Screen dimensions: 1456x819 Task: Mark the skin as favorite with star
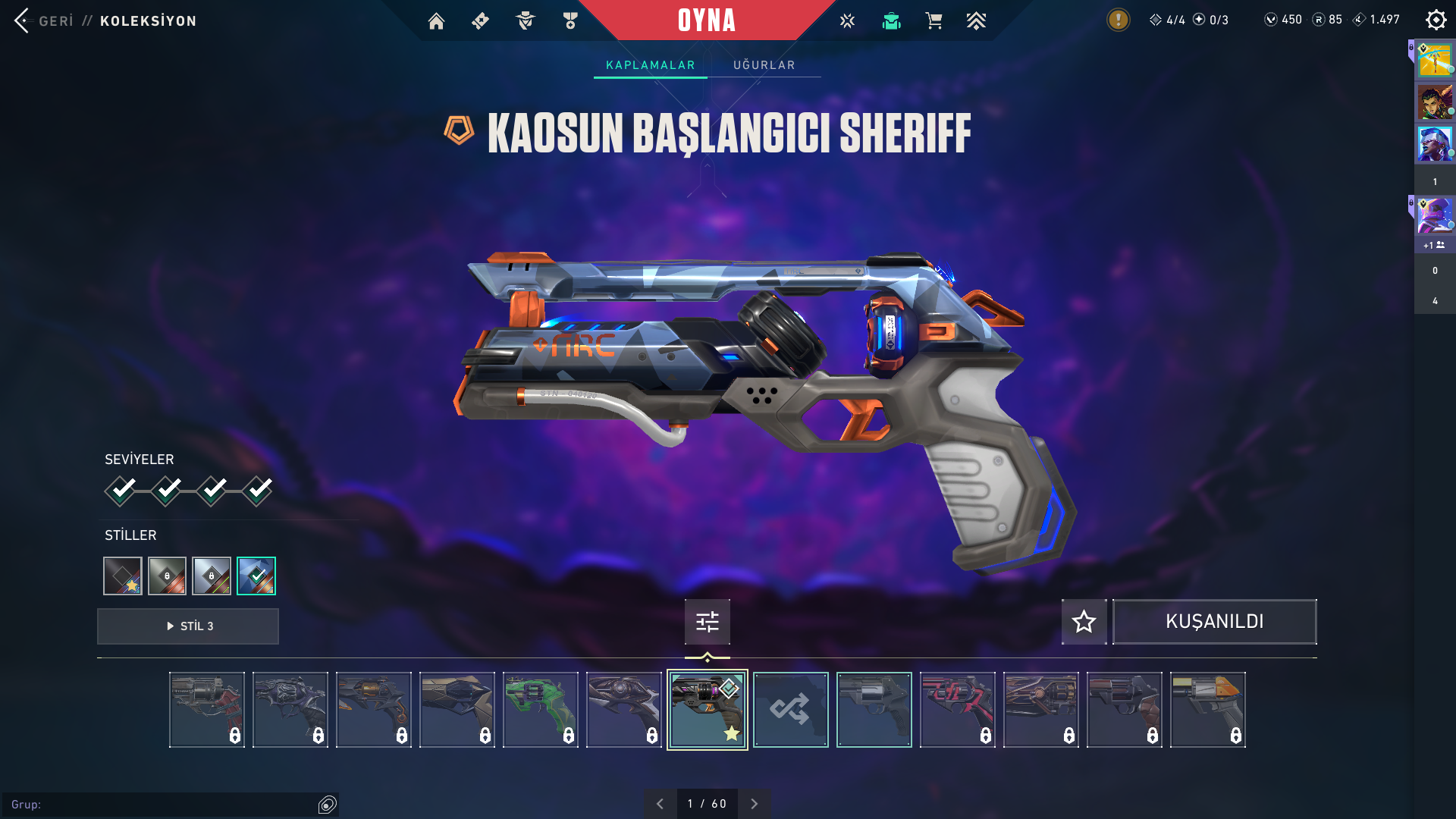pos(1084,622)
